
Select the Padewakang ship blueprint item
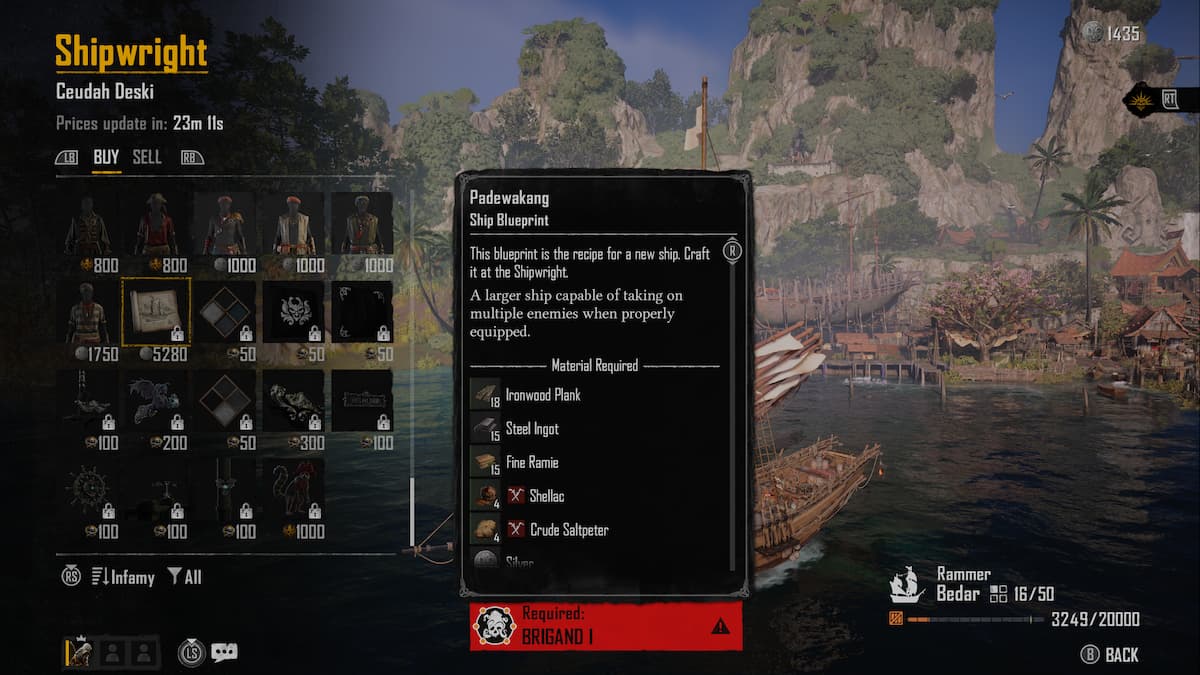click(156, 312)
